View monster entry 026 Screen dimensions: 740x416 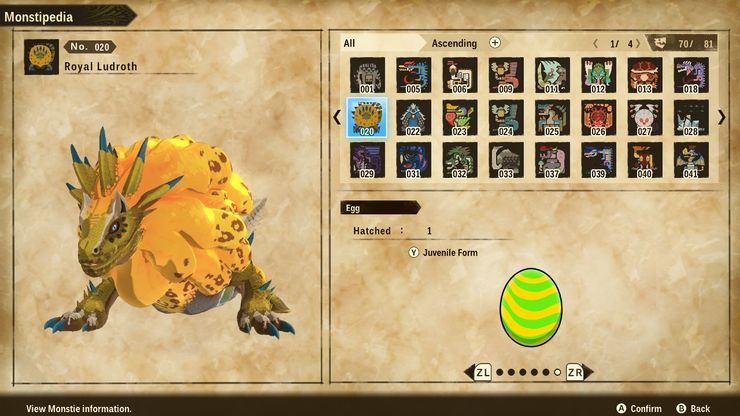[598, 117]
